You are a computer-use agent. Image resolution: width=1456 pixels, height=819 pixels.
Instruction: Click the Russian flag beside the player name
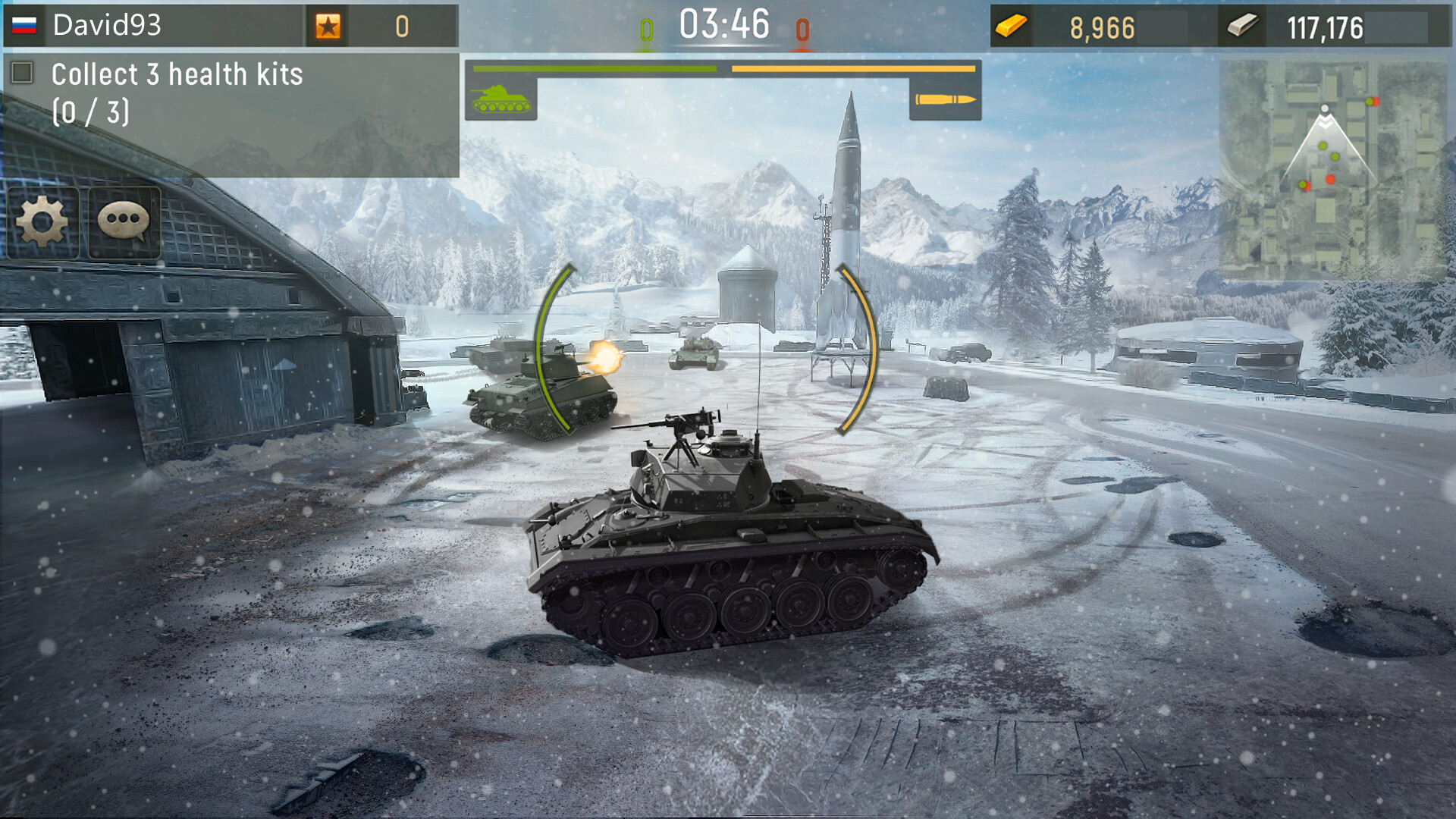click(24, 27)
